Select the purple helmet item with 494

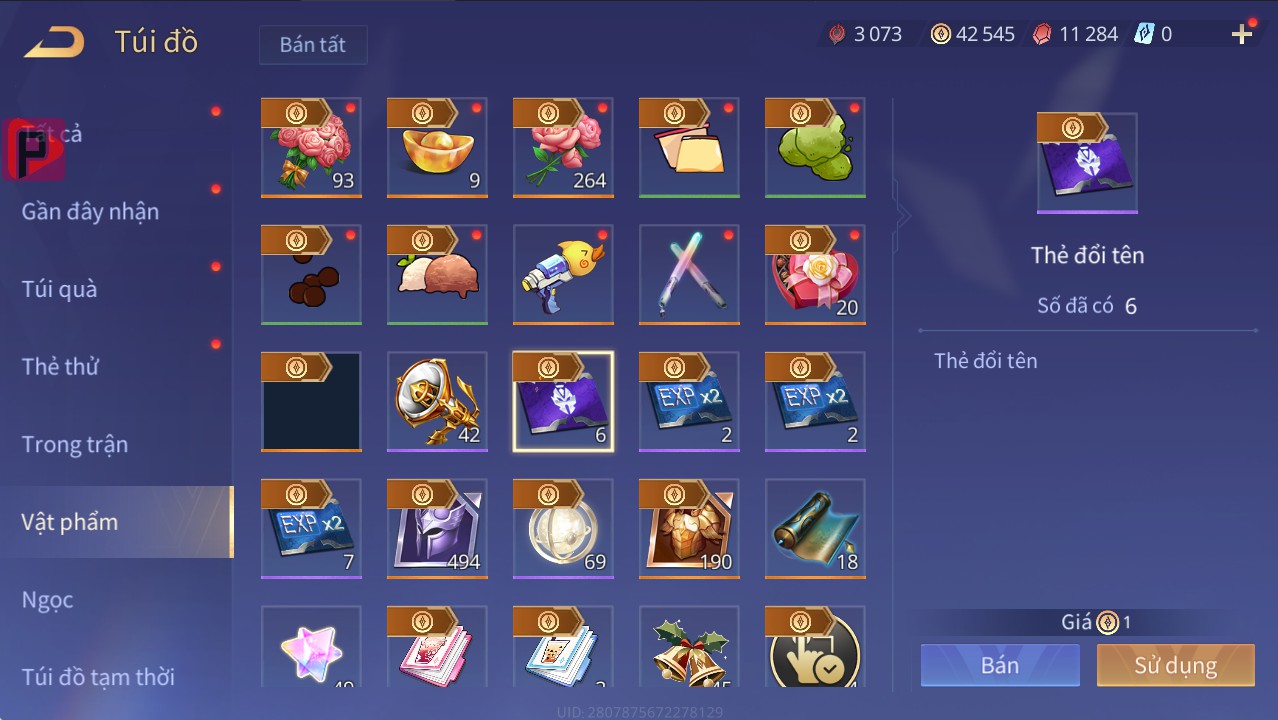(437, 529)
